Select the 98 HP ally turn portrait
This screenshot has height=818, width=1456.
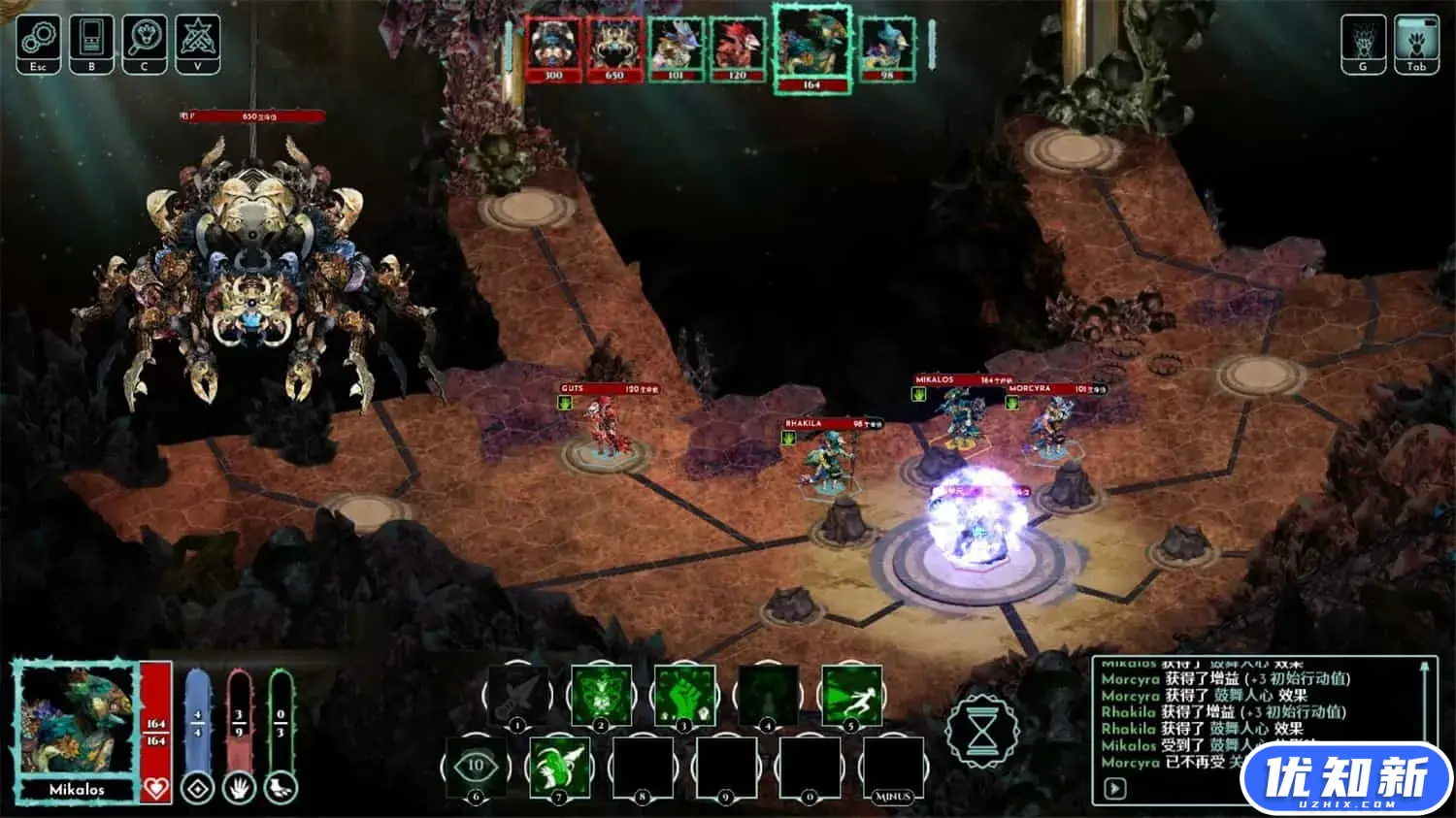pos(886,47)
